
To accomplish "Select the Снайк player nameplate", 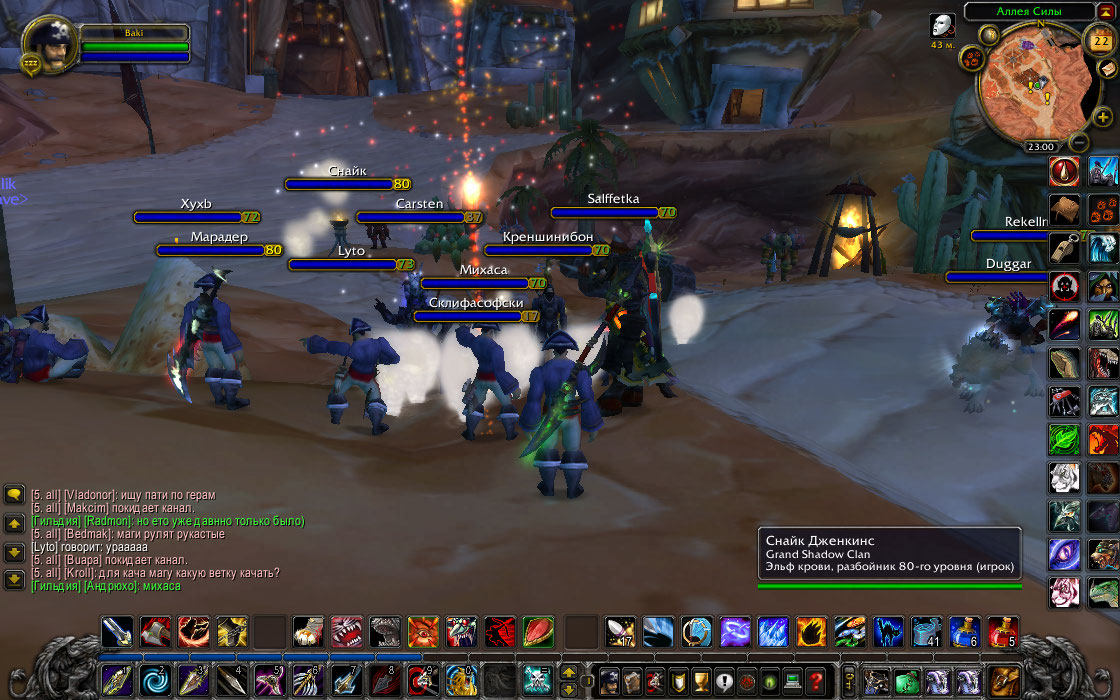I will coord(347,183).
